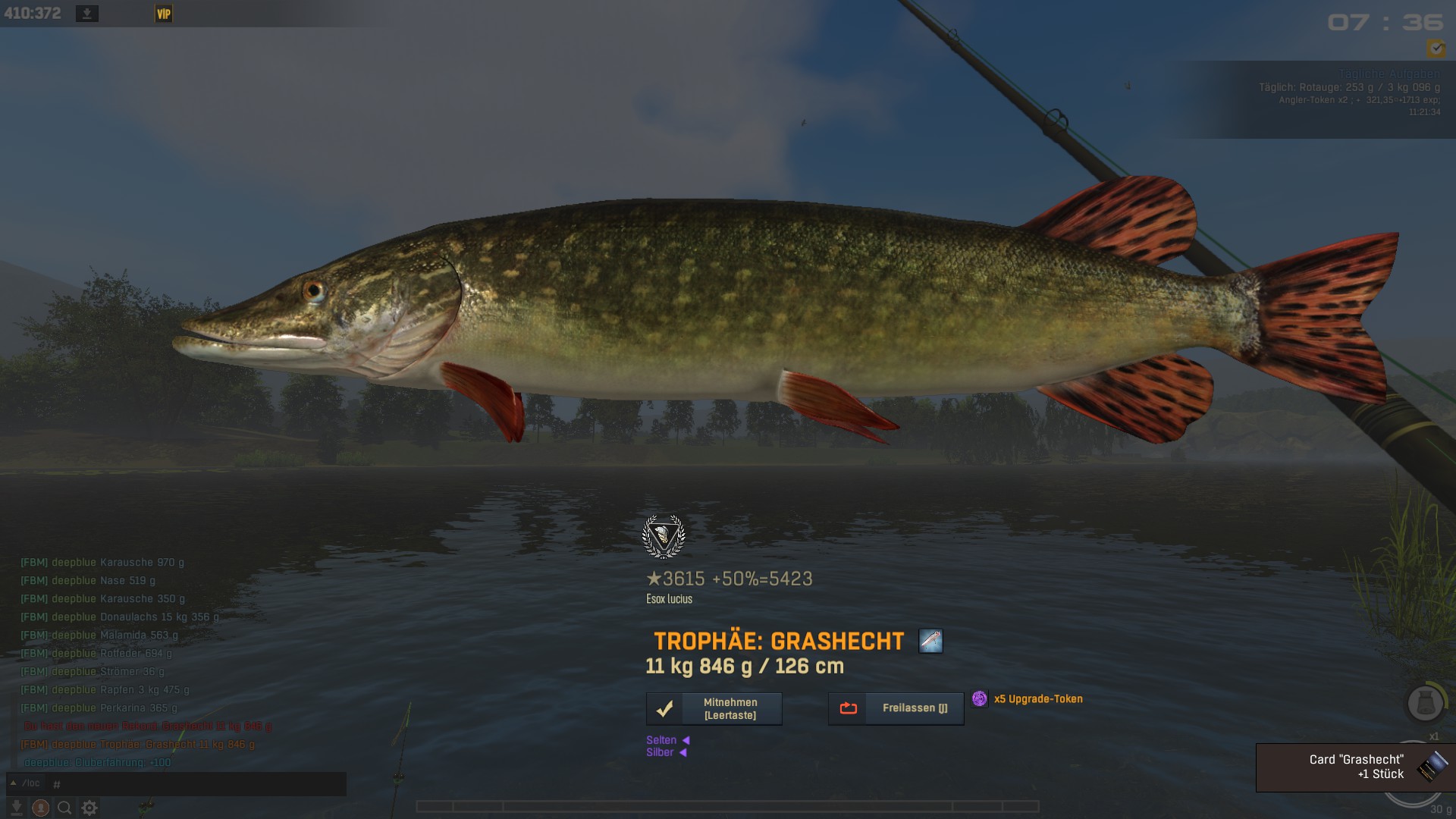This screenshot has width=1456, height=819.
Task: Click the download arrow icon below the chat
Action: click(x=17, y=808)
